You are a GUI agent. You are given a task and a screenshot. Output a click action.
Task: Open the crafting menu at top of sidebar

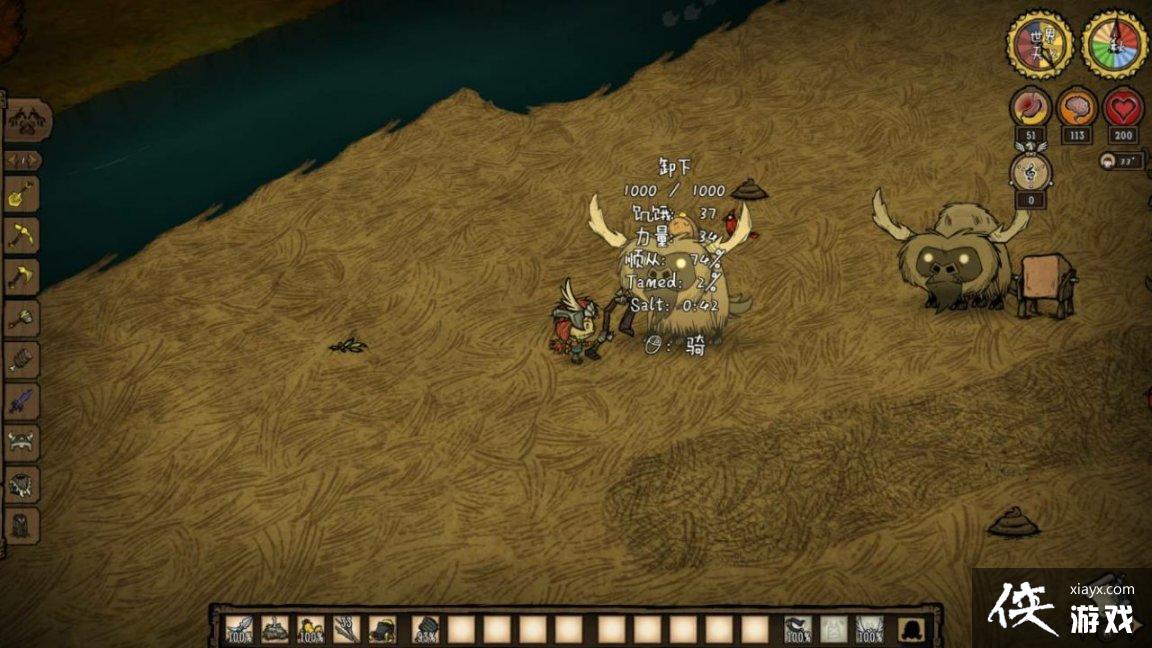[x=27, y=122]
